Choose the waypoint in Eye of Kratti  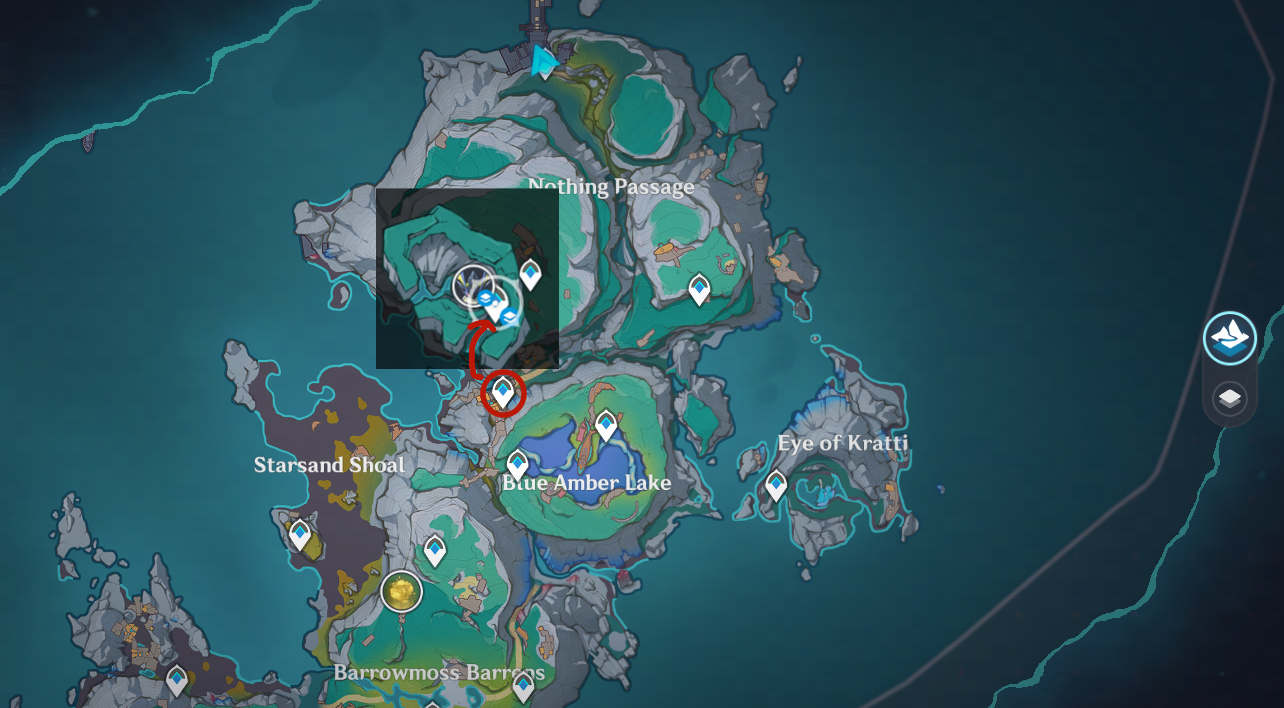(x=776, y=485)
